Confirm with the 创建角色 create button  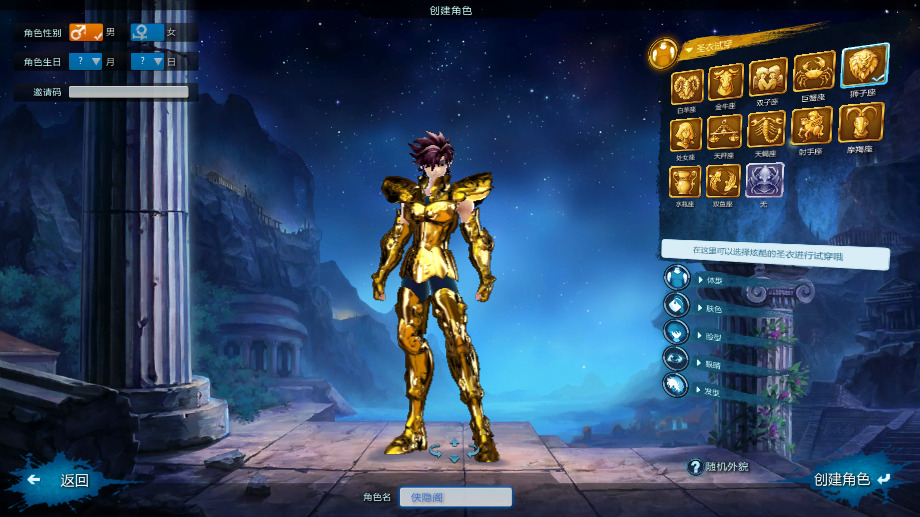click(851, 480)
